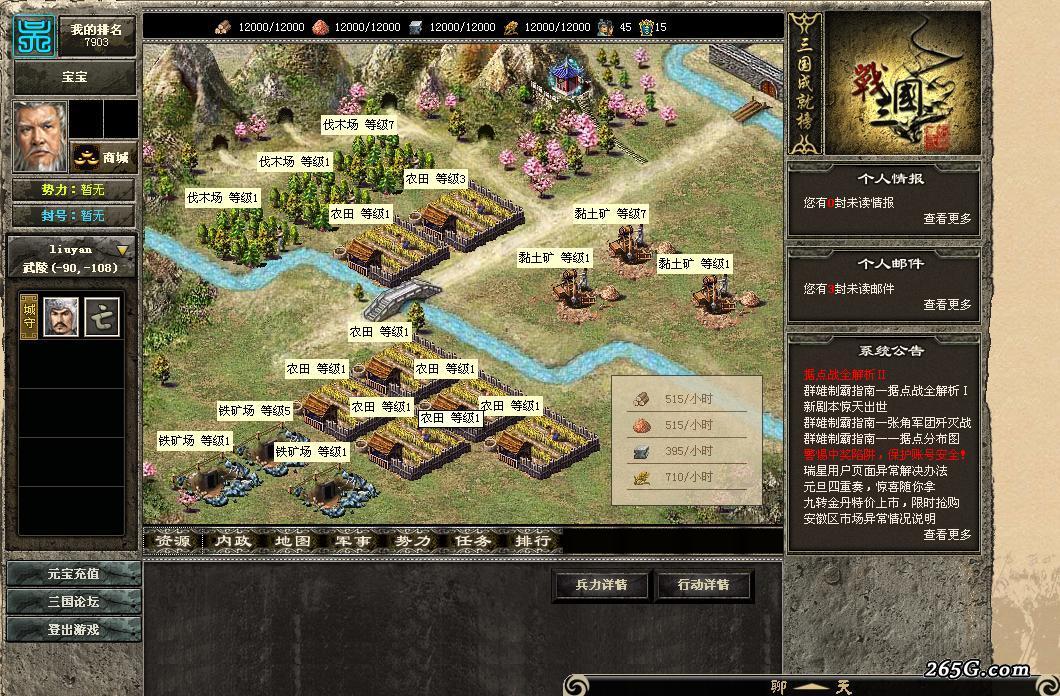Open the 地图 map tab
The width and height of the screenshot is (1060, 696).
(293, 541)
